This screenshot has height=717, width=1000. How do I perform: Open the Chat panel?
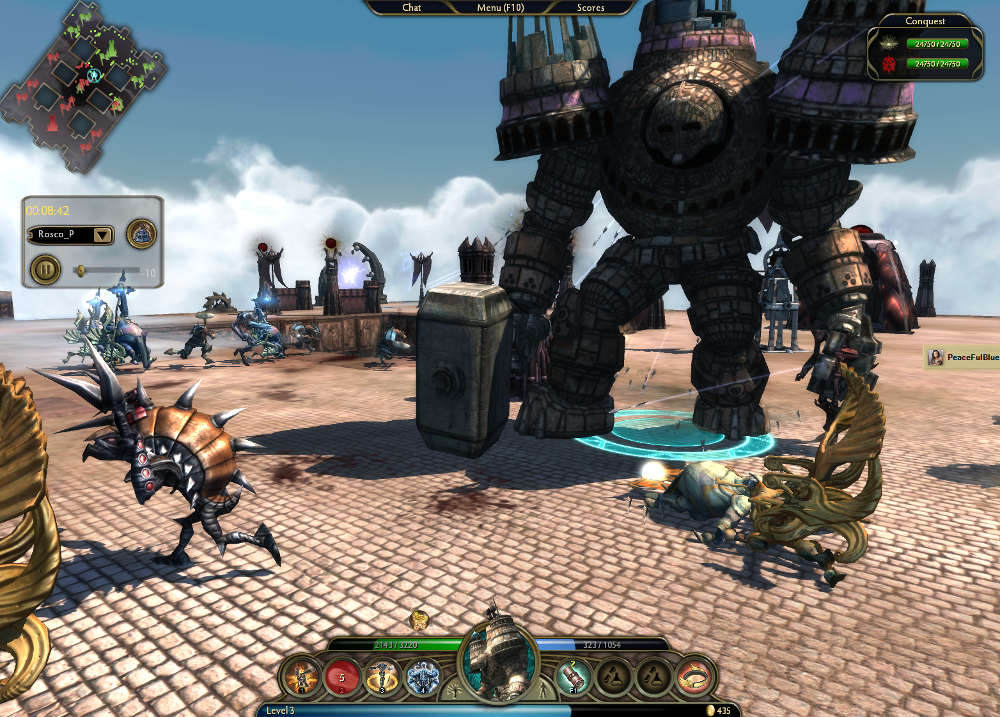tap(411, 7)
